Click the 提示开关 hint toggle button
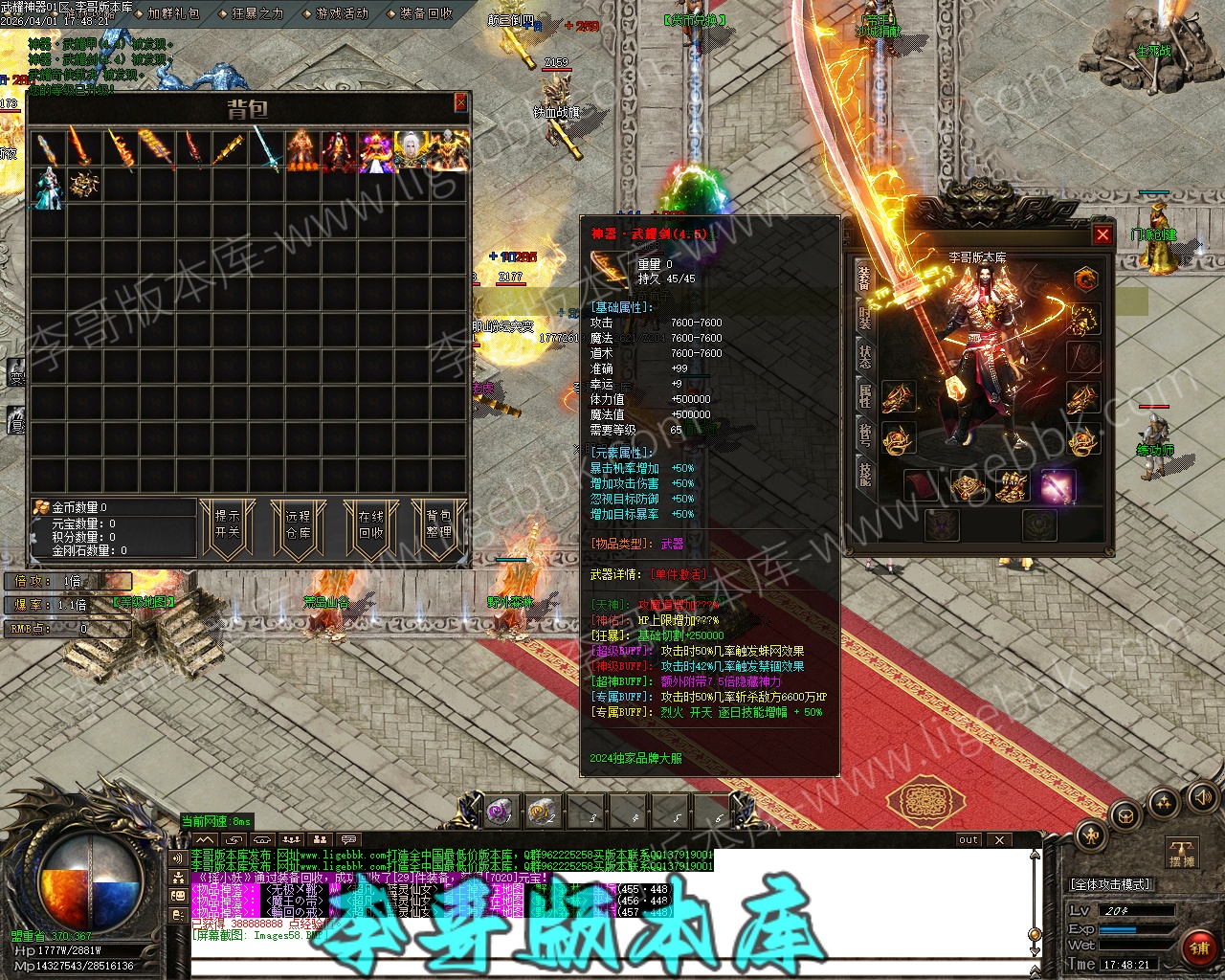The width and height of the screenshot is (1225, 980). tap(228, 524)
